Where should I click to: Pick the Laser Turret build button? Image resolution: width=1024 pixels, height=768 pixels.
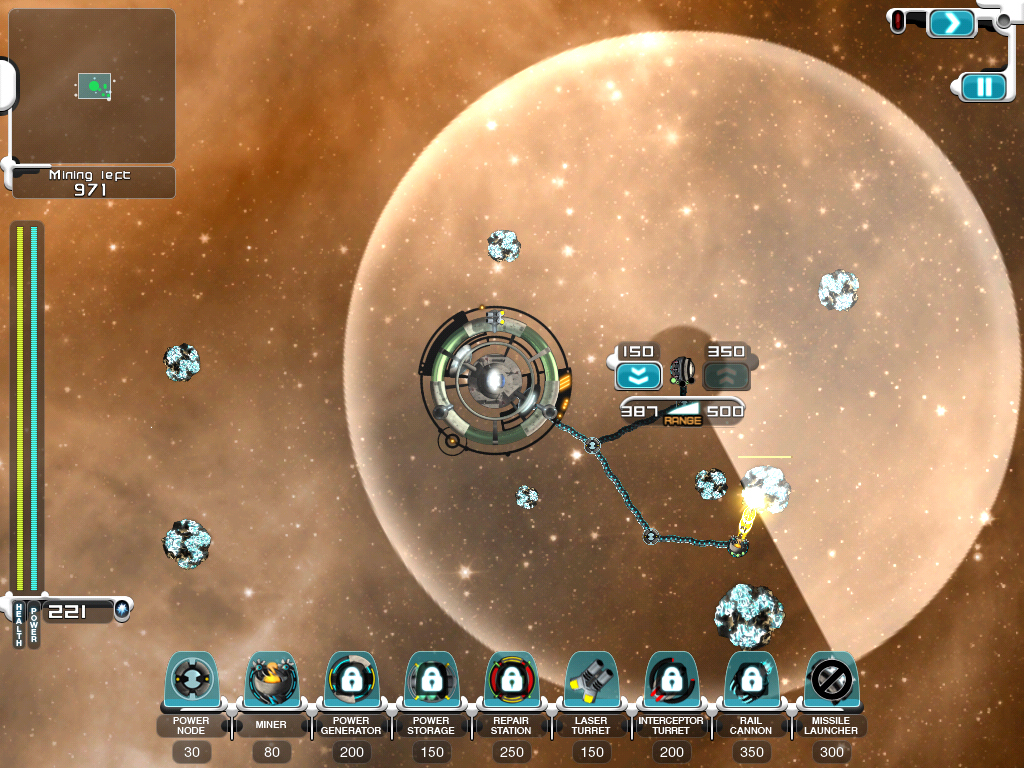point(591,683)
